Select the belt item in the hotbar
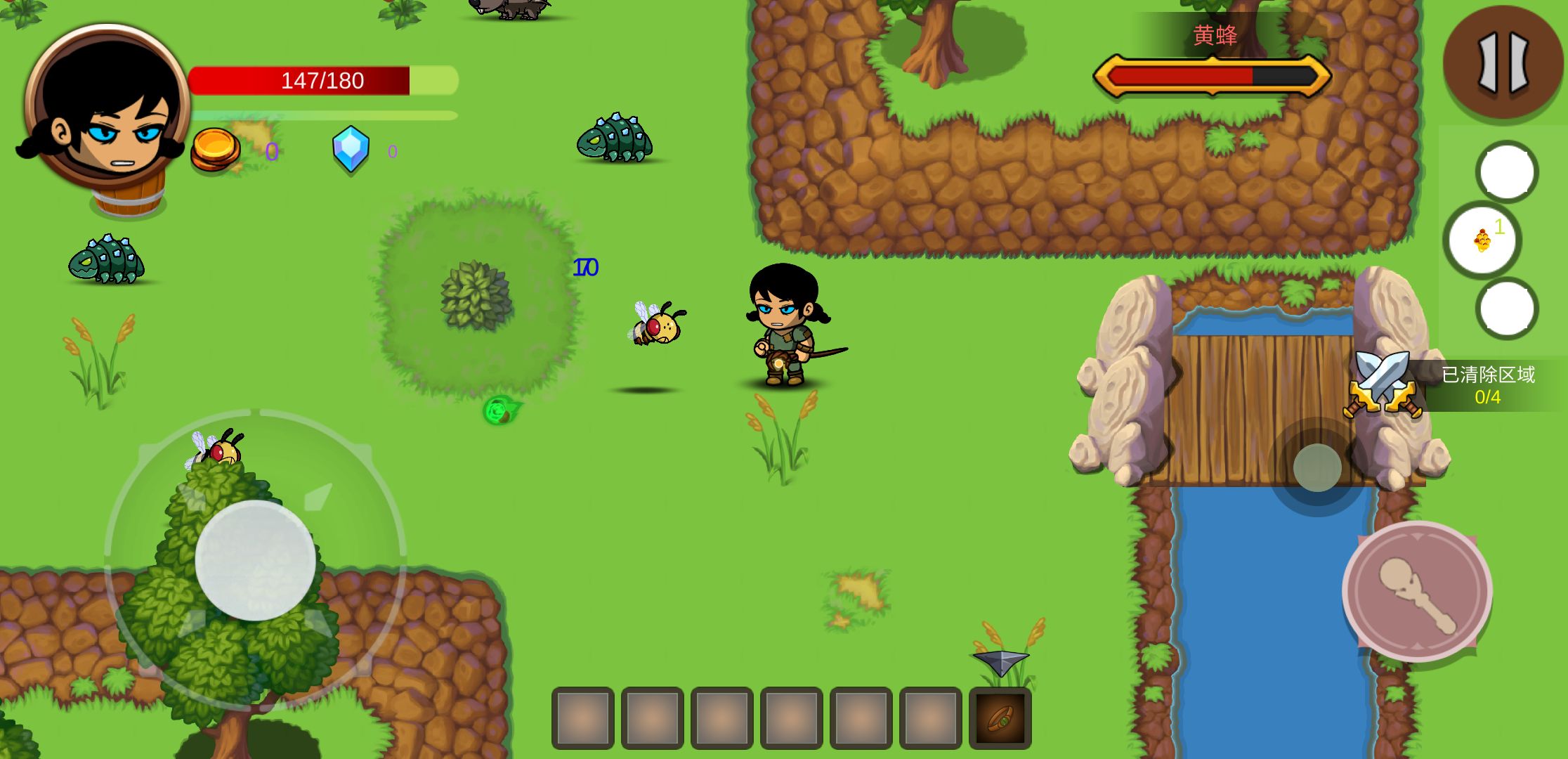1568x759 pixels. tap(1000, 718)
